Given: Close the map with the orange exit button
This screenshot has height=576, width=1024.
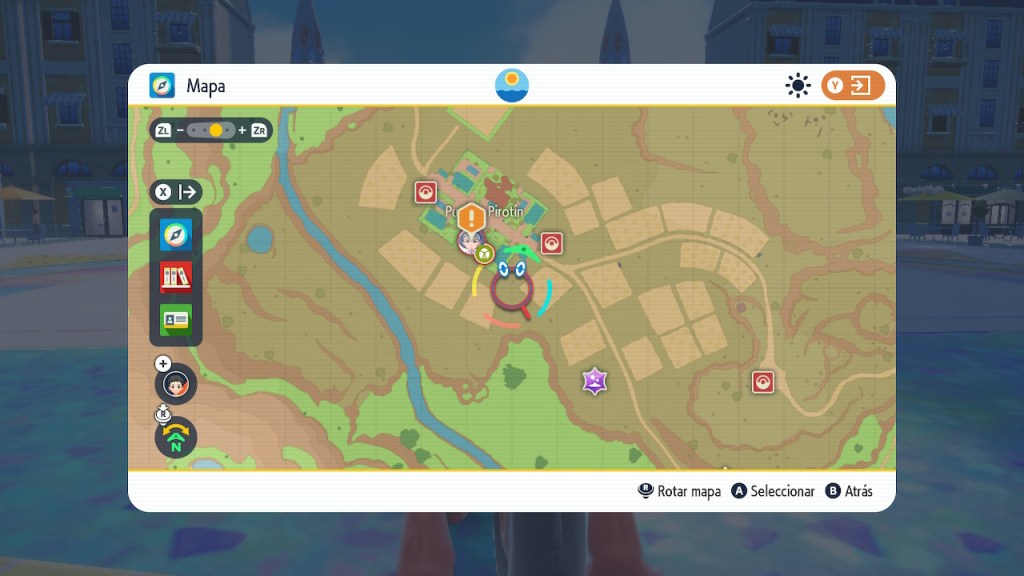Looking at the screenshot, I should pos(853,86).
